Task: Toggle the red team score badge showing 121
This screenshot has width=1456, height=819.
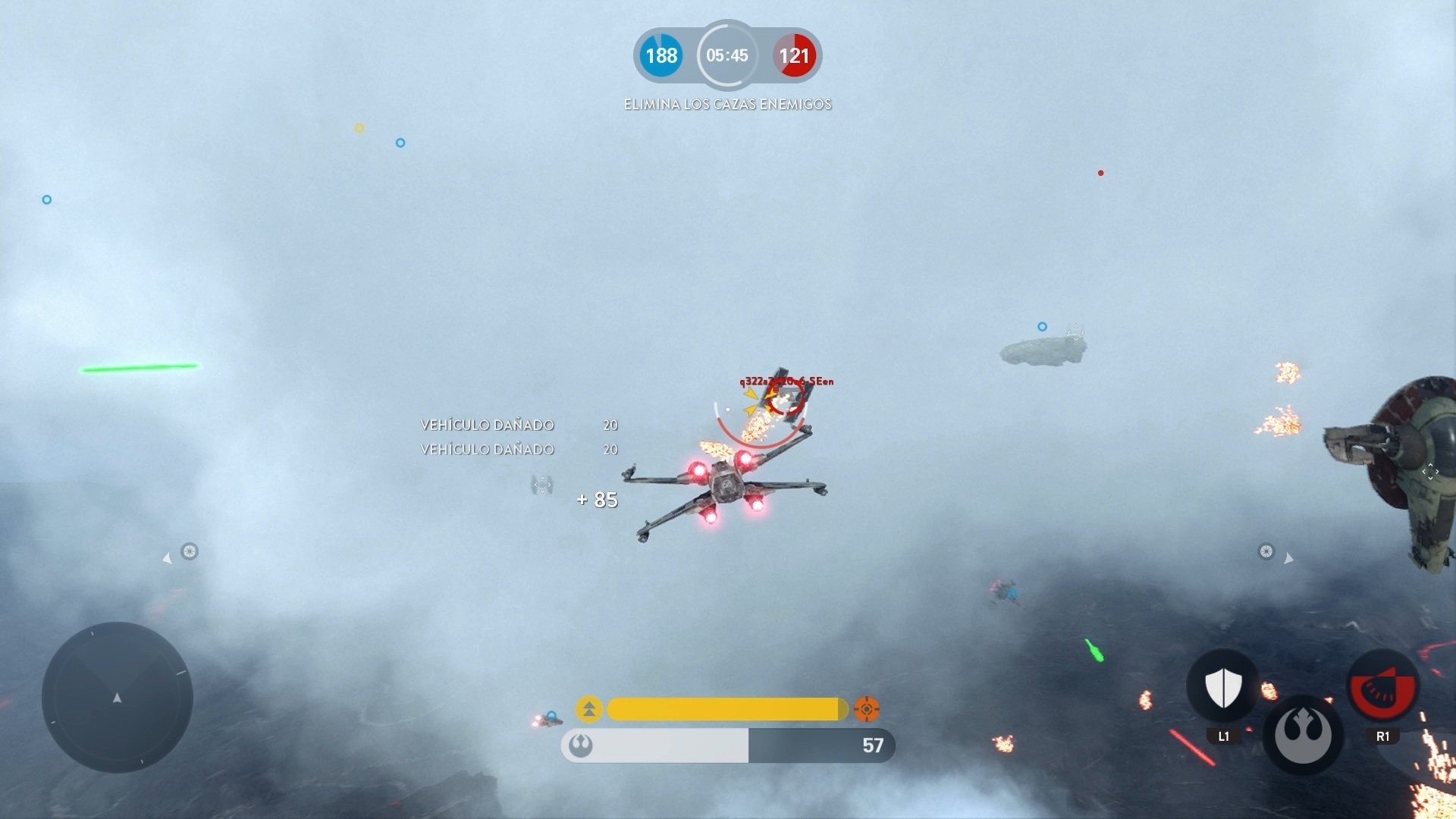Action: coord(793,55)
